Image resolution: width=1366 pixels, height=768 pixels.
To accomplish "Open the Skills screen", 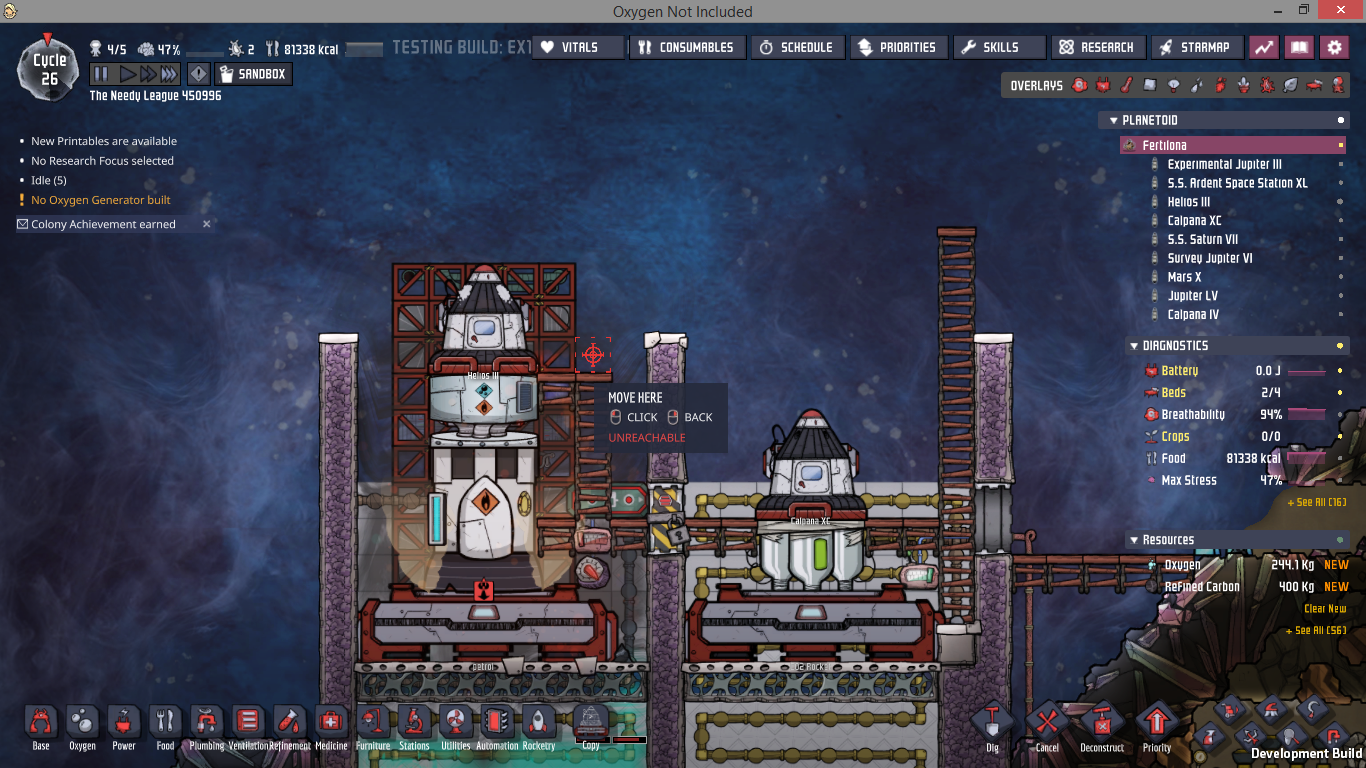I will pos(996,47).
